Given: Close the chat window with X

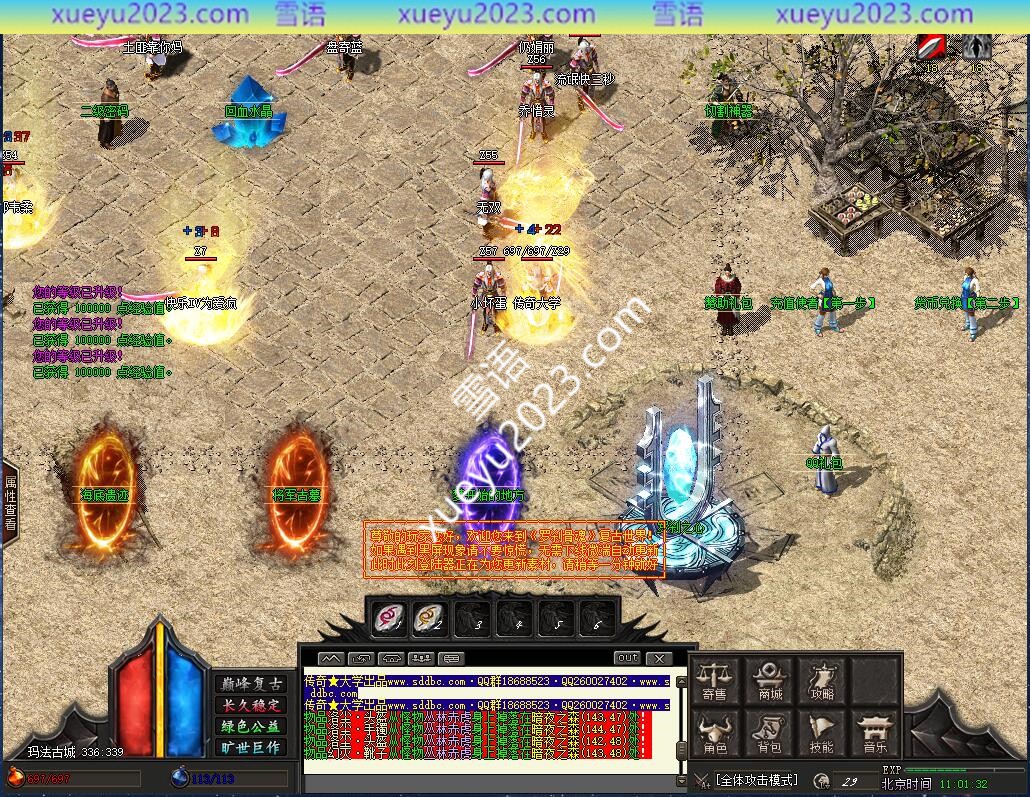Looking at the screenshot, I should (x=658, y=658).
